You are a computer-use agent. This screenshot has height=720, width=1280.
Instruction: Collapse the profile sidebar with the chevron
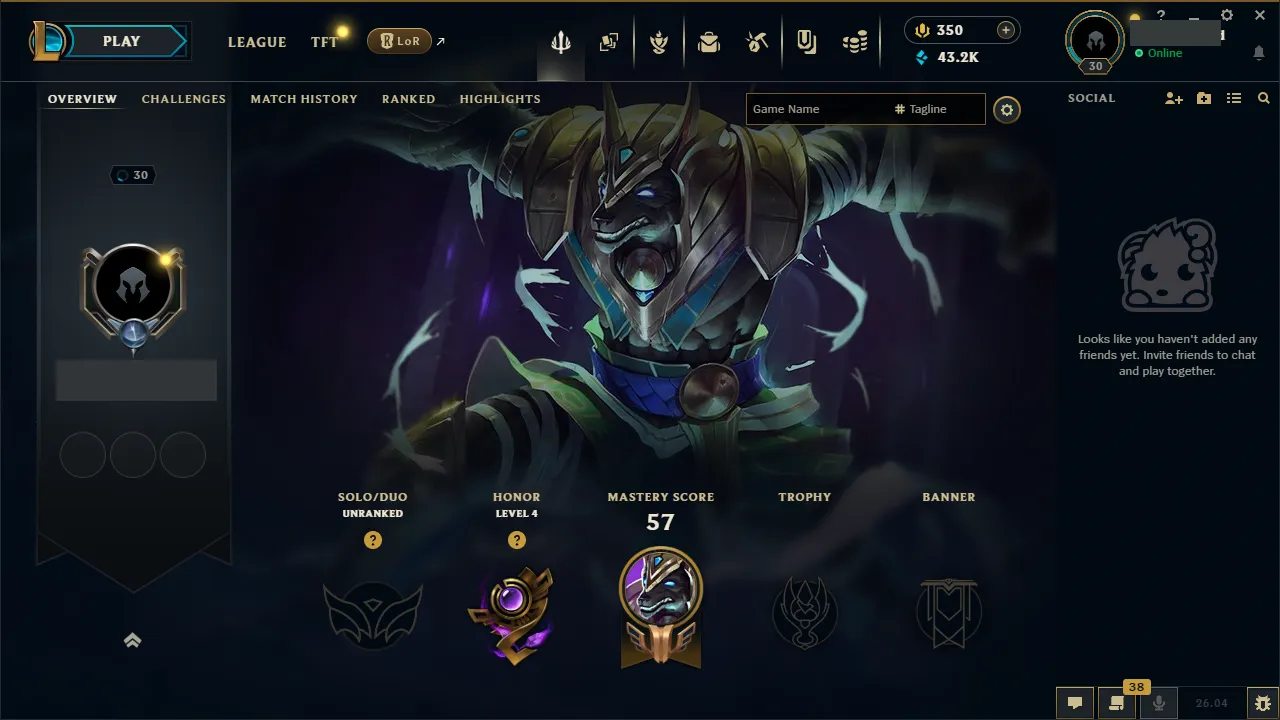pos(133,640)
